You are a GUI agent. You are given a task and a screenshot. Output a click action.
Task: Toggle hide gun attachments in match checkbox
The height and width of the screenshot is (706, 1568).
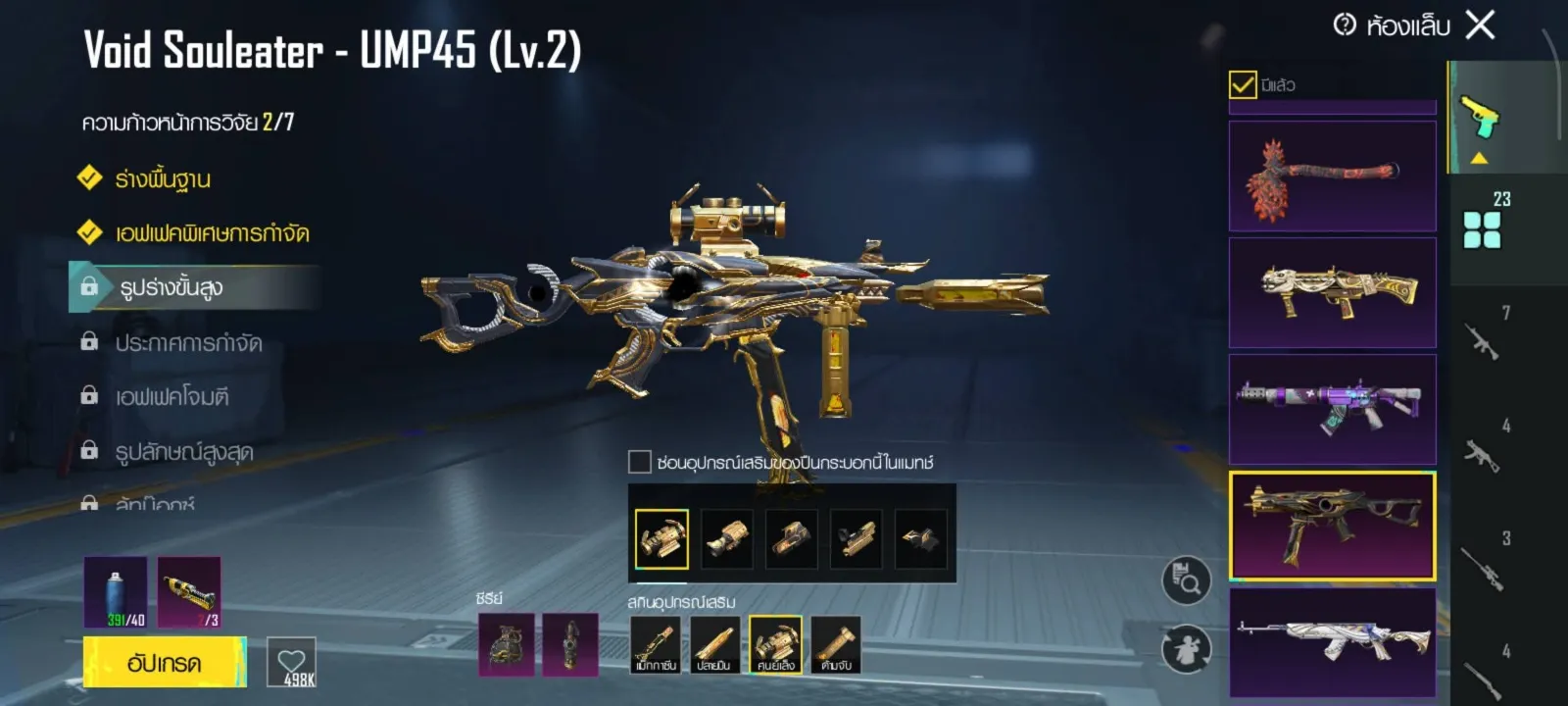640,462
